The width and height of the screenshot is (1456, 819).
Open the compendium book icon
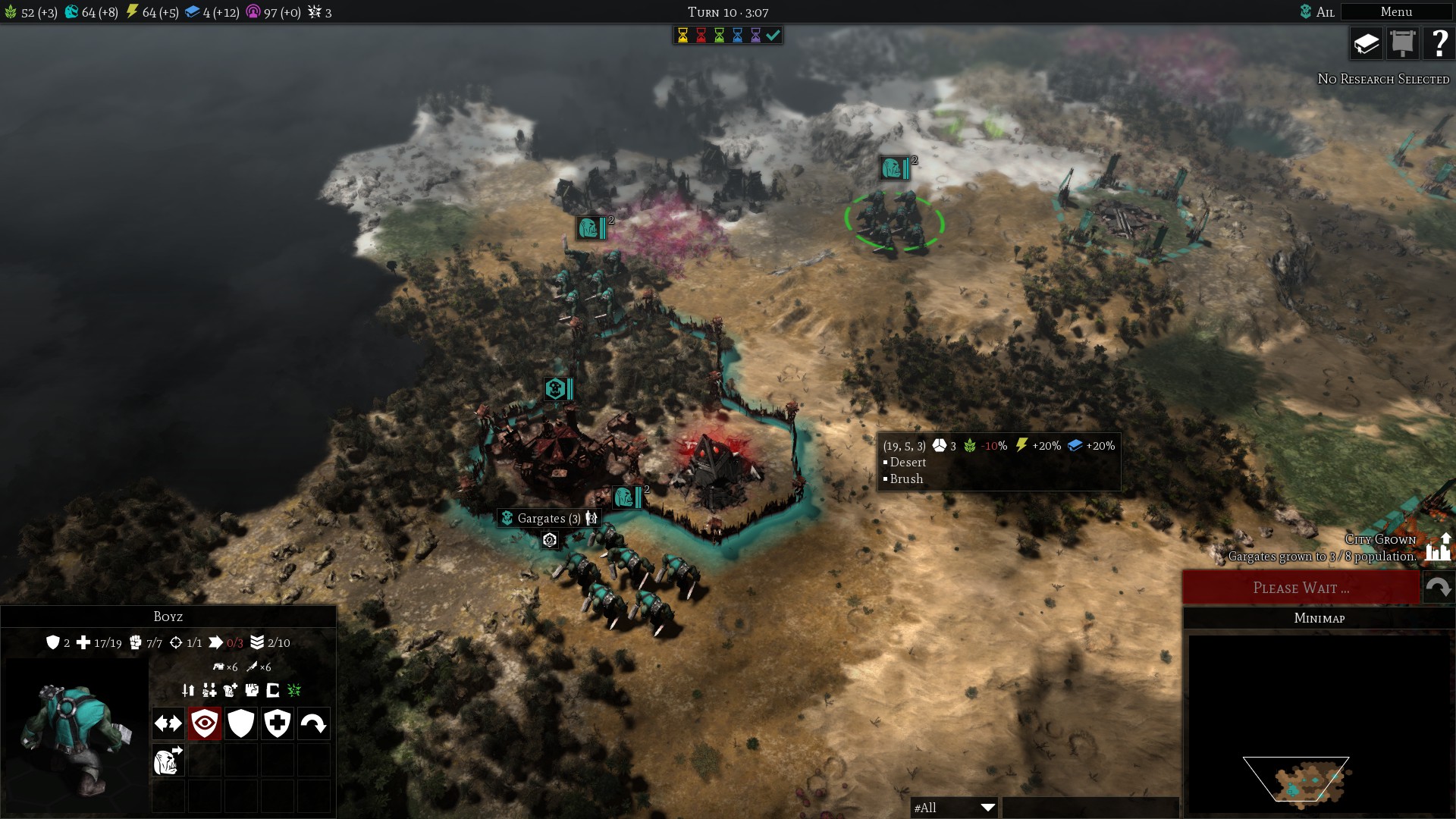pos(1367,44)
